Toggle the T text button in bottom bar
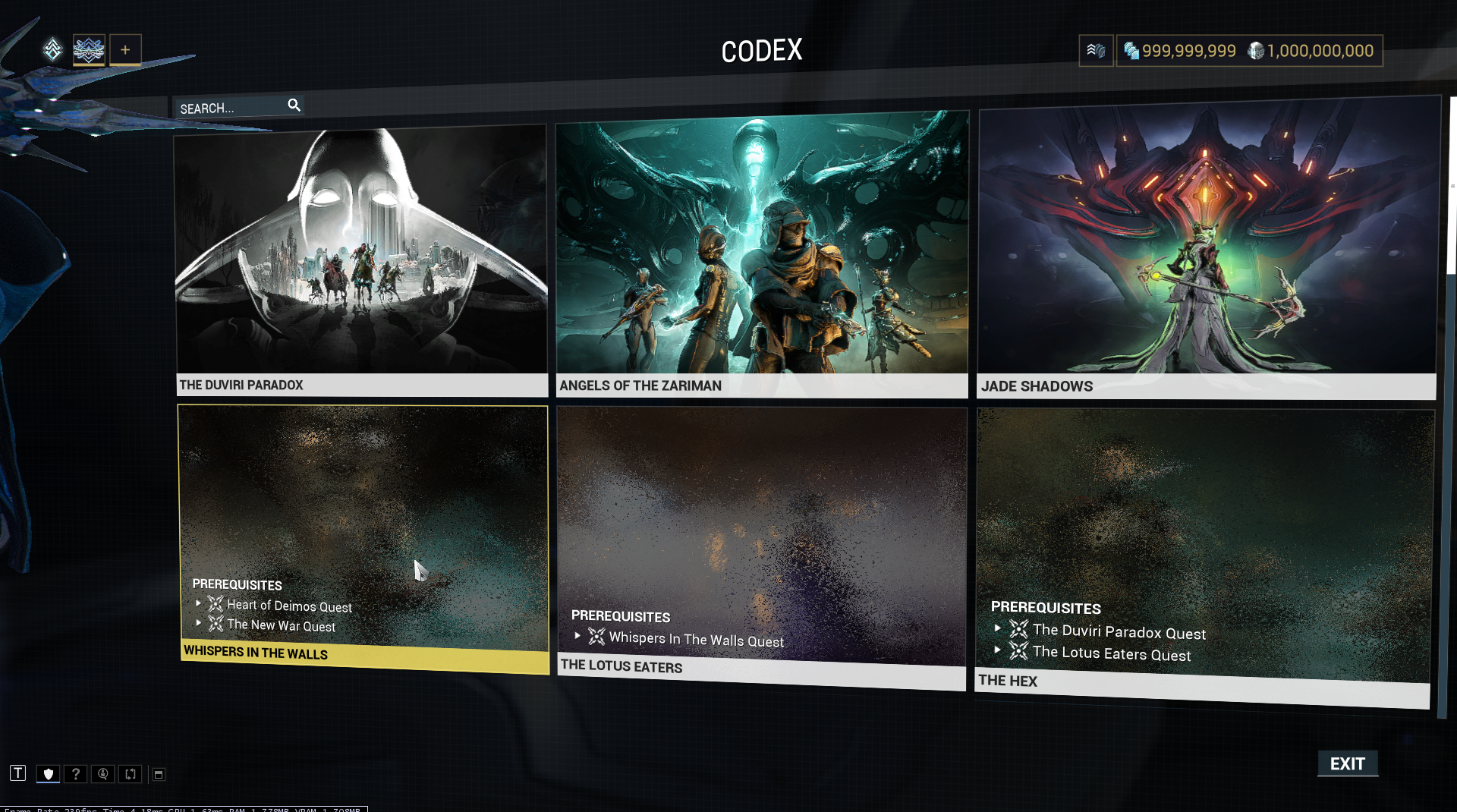Image resolution: width=1457 pixels, height=812 pixels. coord(17,773)
